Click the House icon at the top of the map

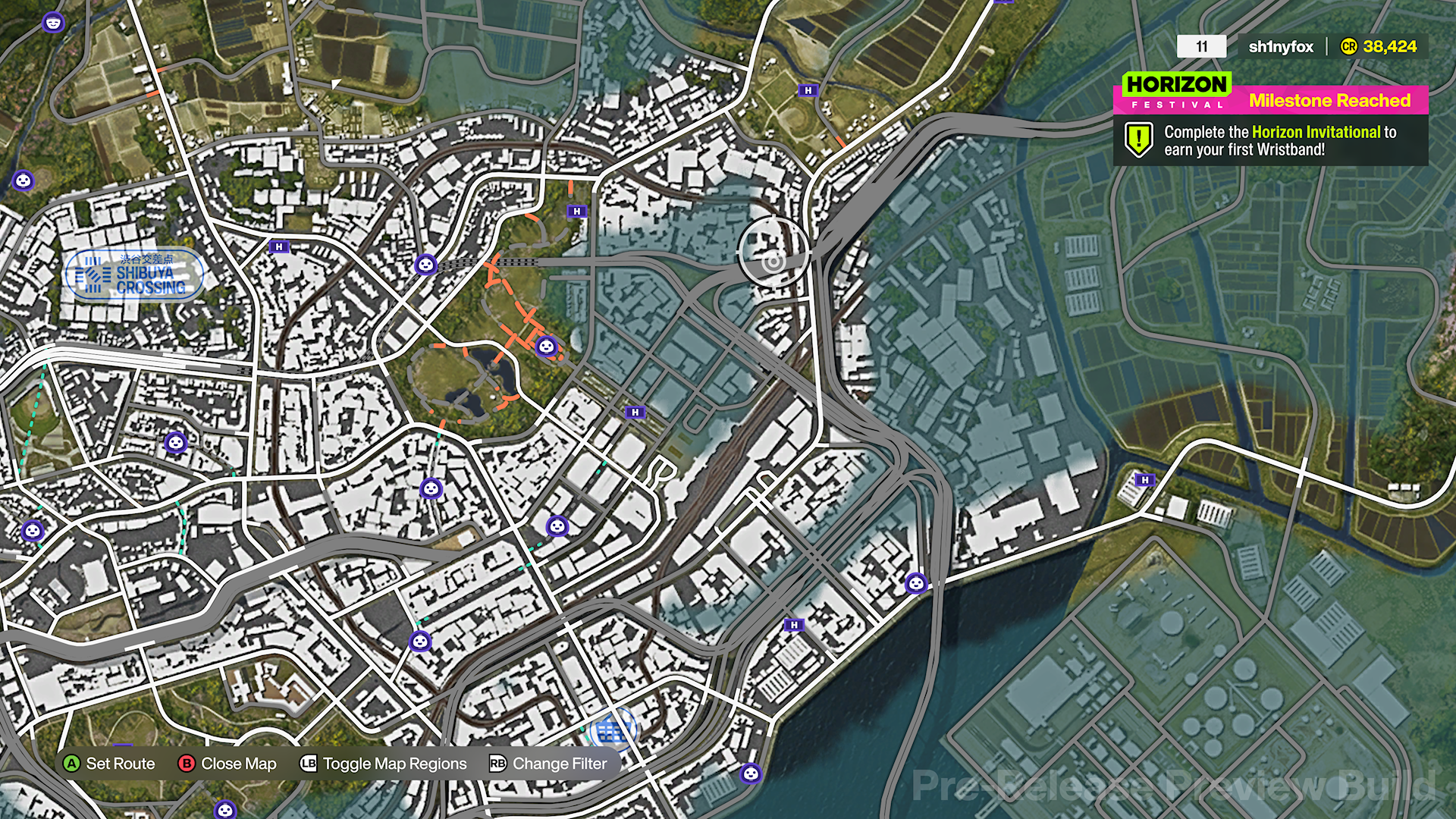[807, 91]
